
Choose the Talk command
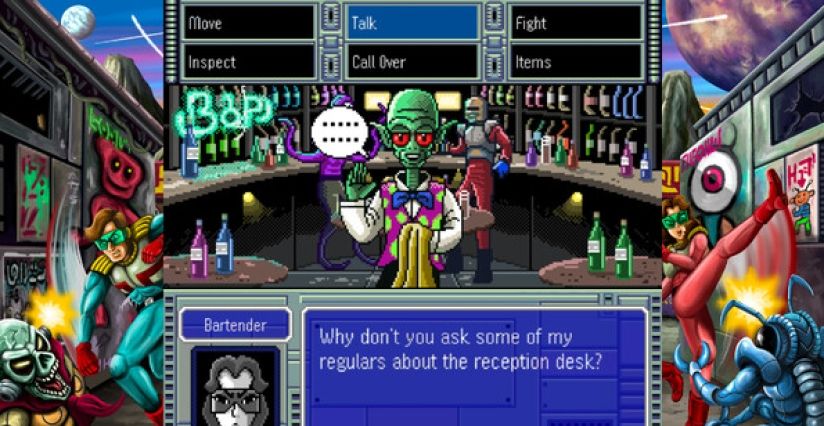[x=412, y=23]
